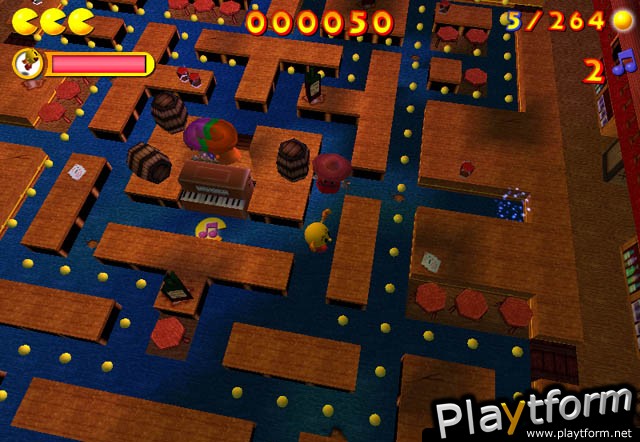Select the blue music note icon
The width and height of the screenshot is (640, 442).
tap(625, 66)
